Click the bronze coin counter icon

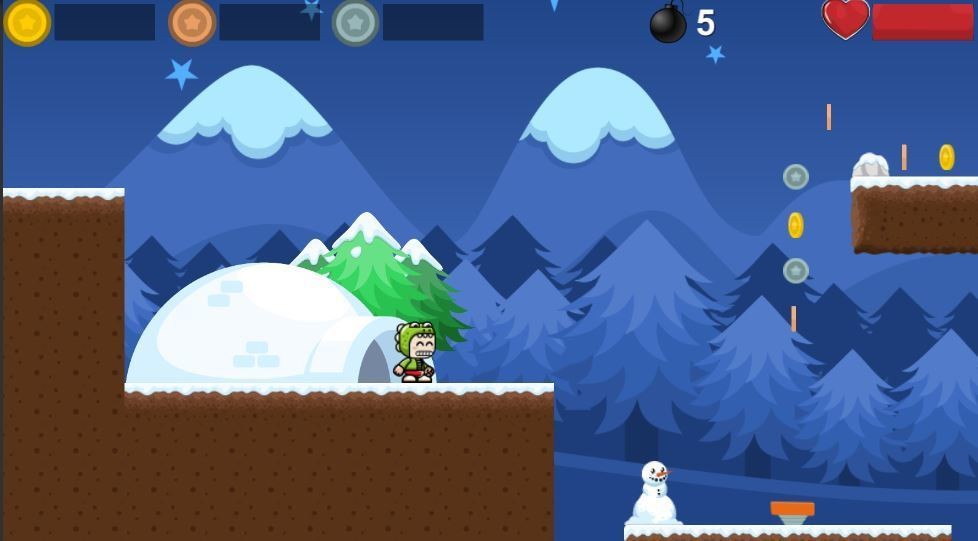(192, 22)
